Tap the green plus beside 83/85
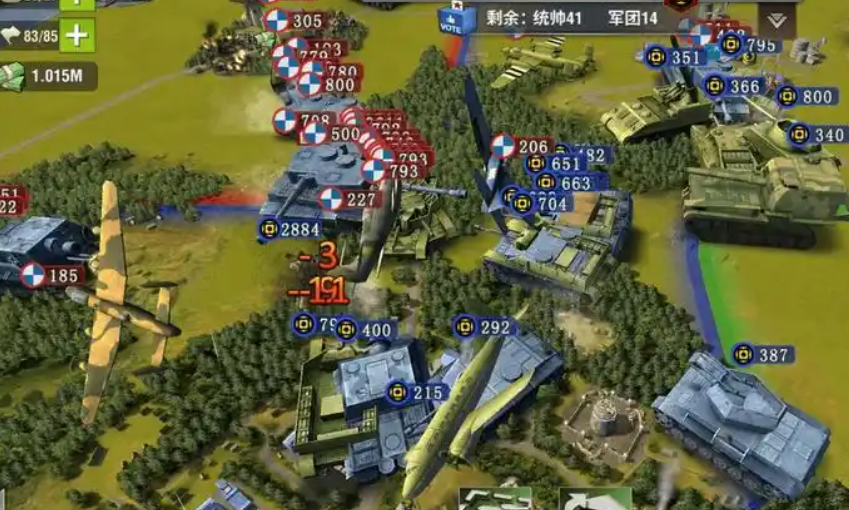This screenshot has height=510, width=849. coord(77,37)
